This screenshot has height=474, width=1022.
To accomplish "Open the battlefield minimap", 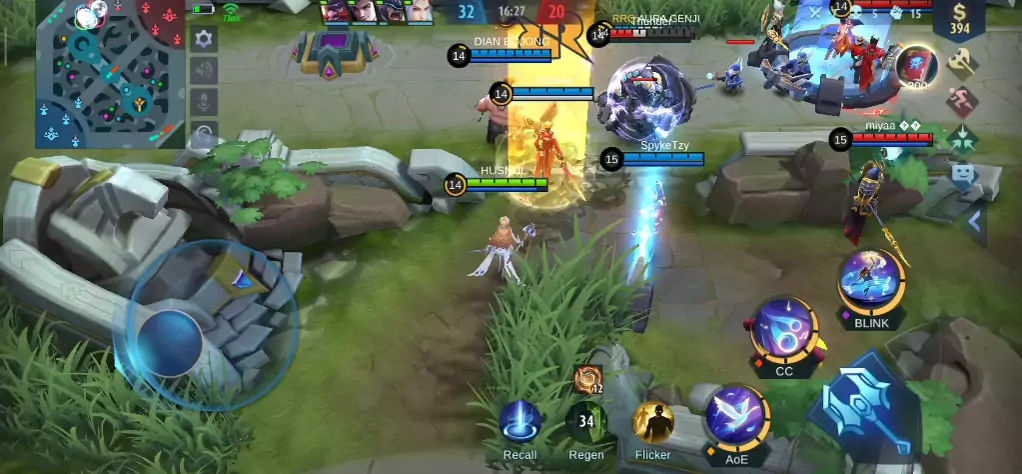I will click(110, 72).
